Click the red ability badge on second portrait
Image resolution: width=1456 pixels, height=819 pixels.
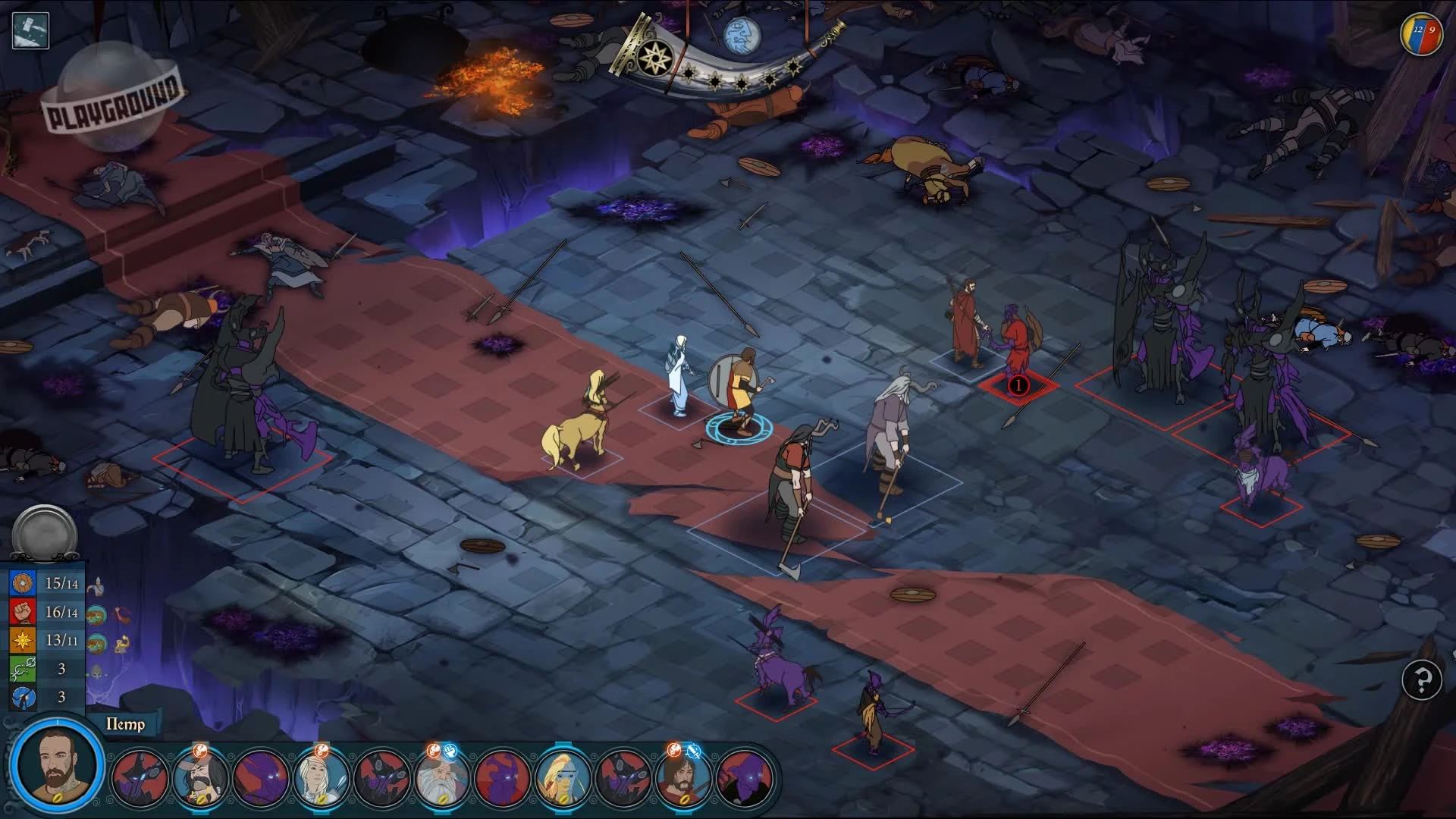pyautogui.click(x=200, y=749)
